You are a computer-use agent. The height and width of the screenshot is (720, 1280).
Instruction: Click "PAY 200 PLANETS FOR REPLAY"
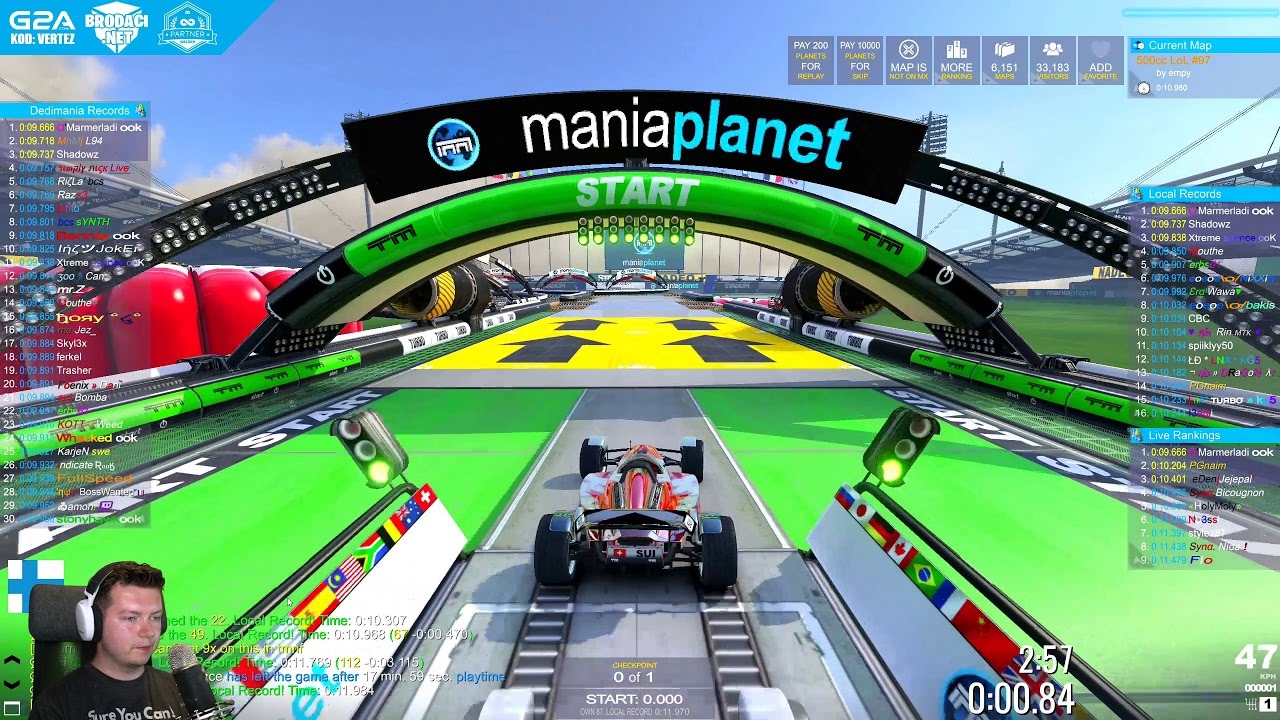tap(812, 60)
